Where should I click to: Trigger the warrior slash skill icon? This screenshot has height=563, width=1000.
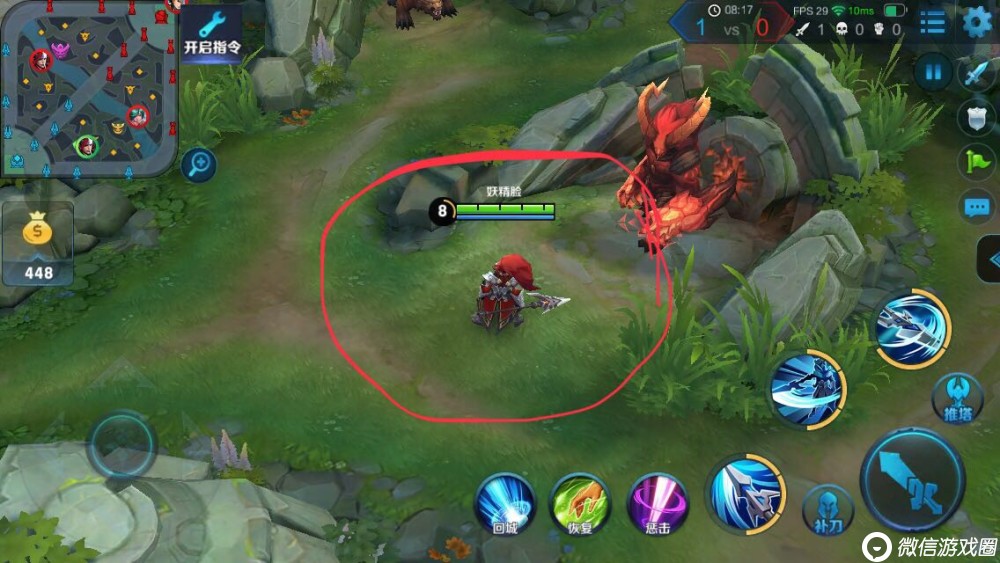(807, 389)
